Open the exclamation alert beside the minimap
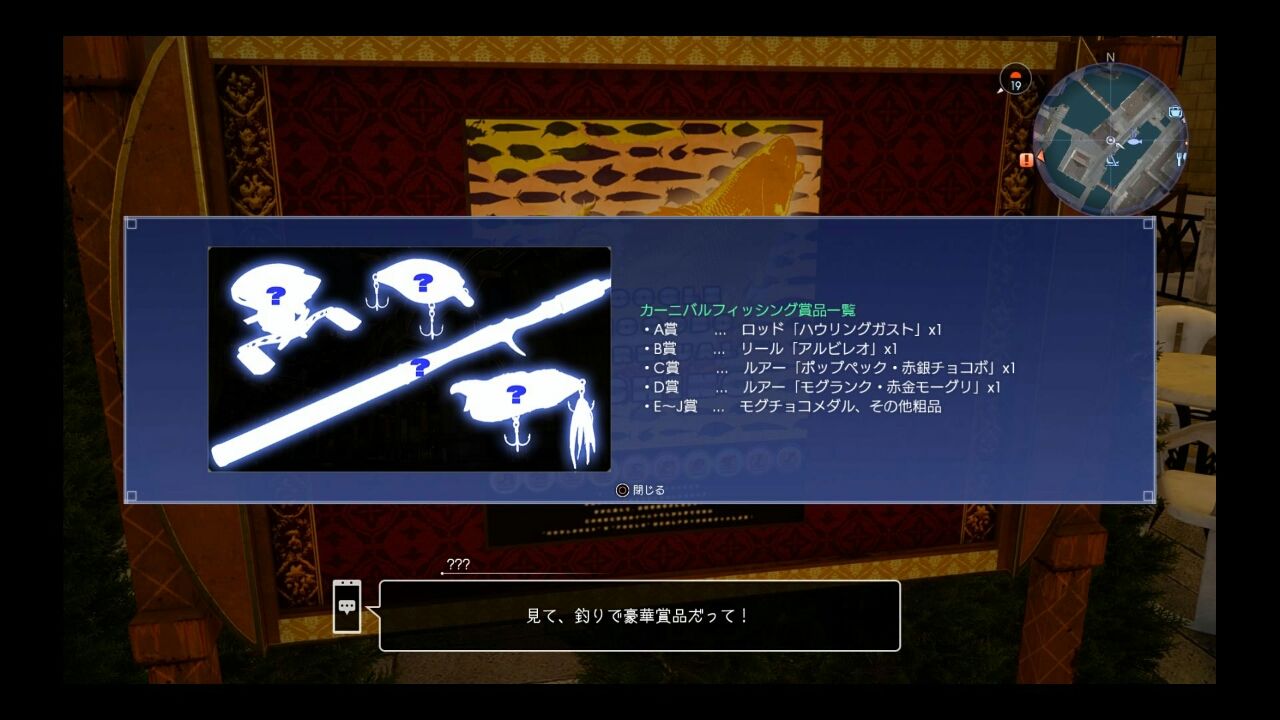This screenshot has width=1280, height=720. [1025, 159]
